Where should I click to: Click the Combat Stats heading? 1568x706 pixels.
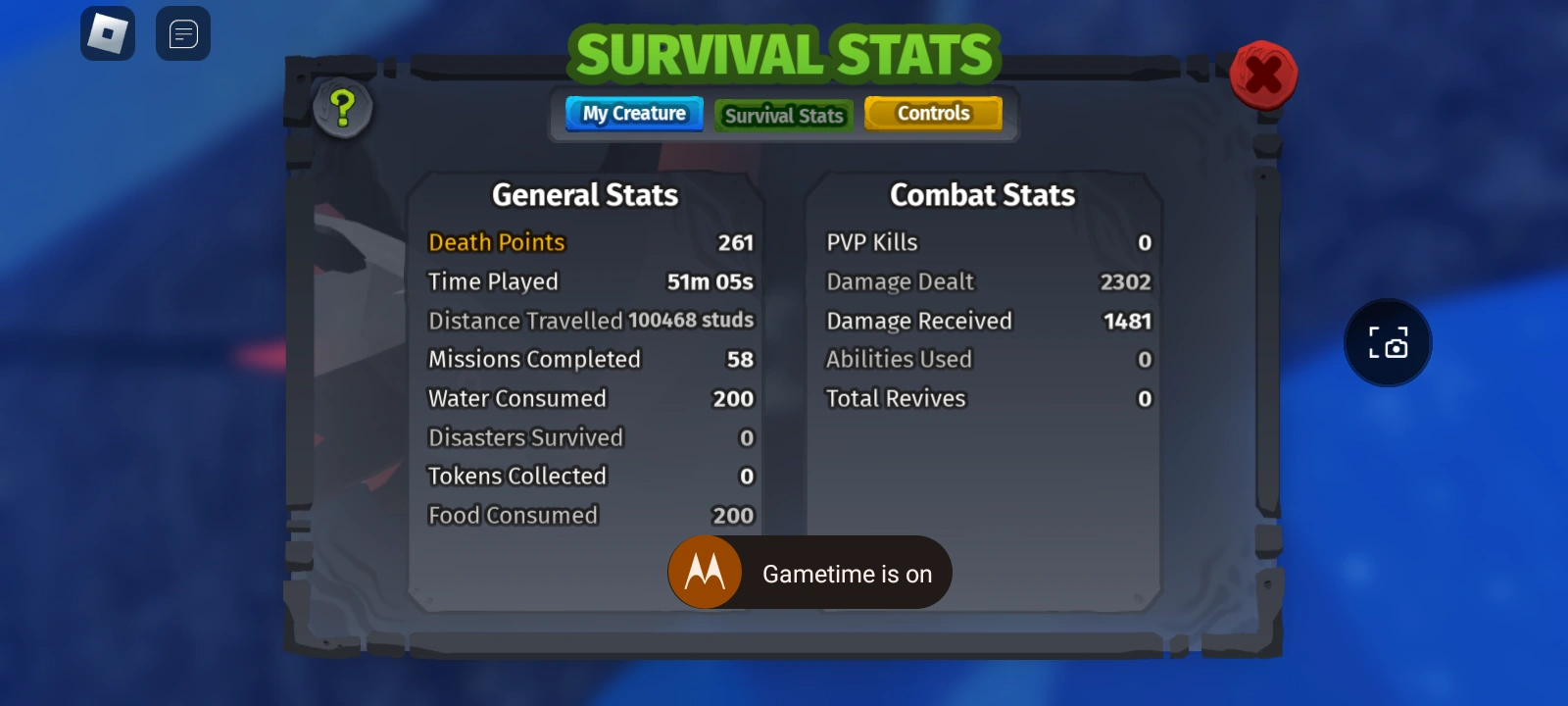pyautogui.click(x=982, y=194)
